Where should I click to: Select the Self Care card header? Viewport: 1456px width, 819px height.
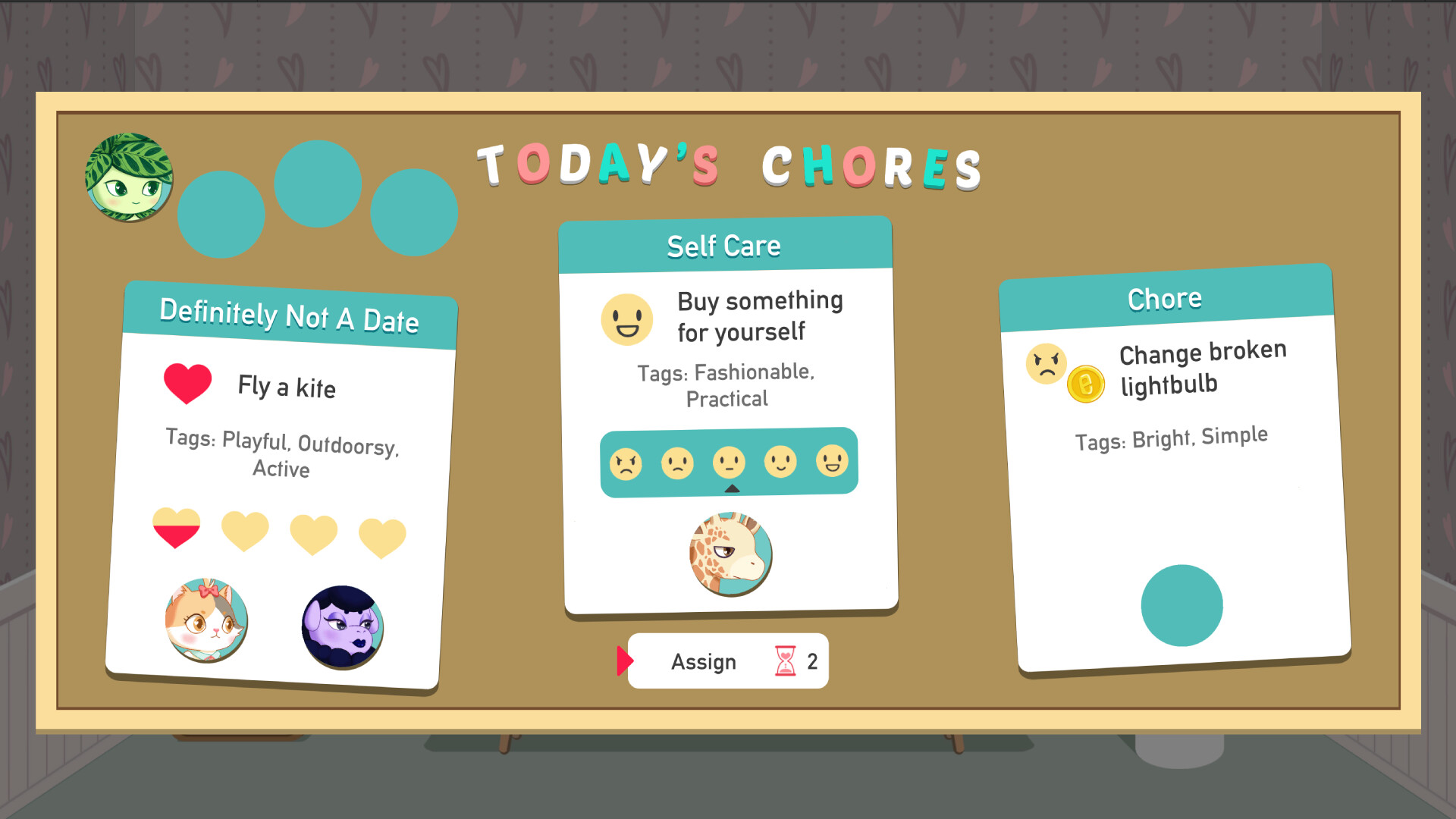click(x=724, y=244)
